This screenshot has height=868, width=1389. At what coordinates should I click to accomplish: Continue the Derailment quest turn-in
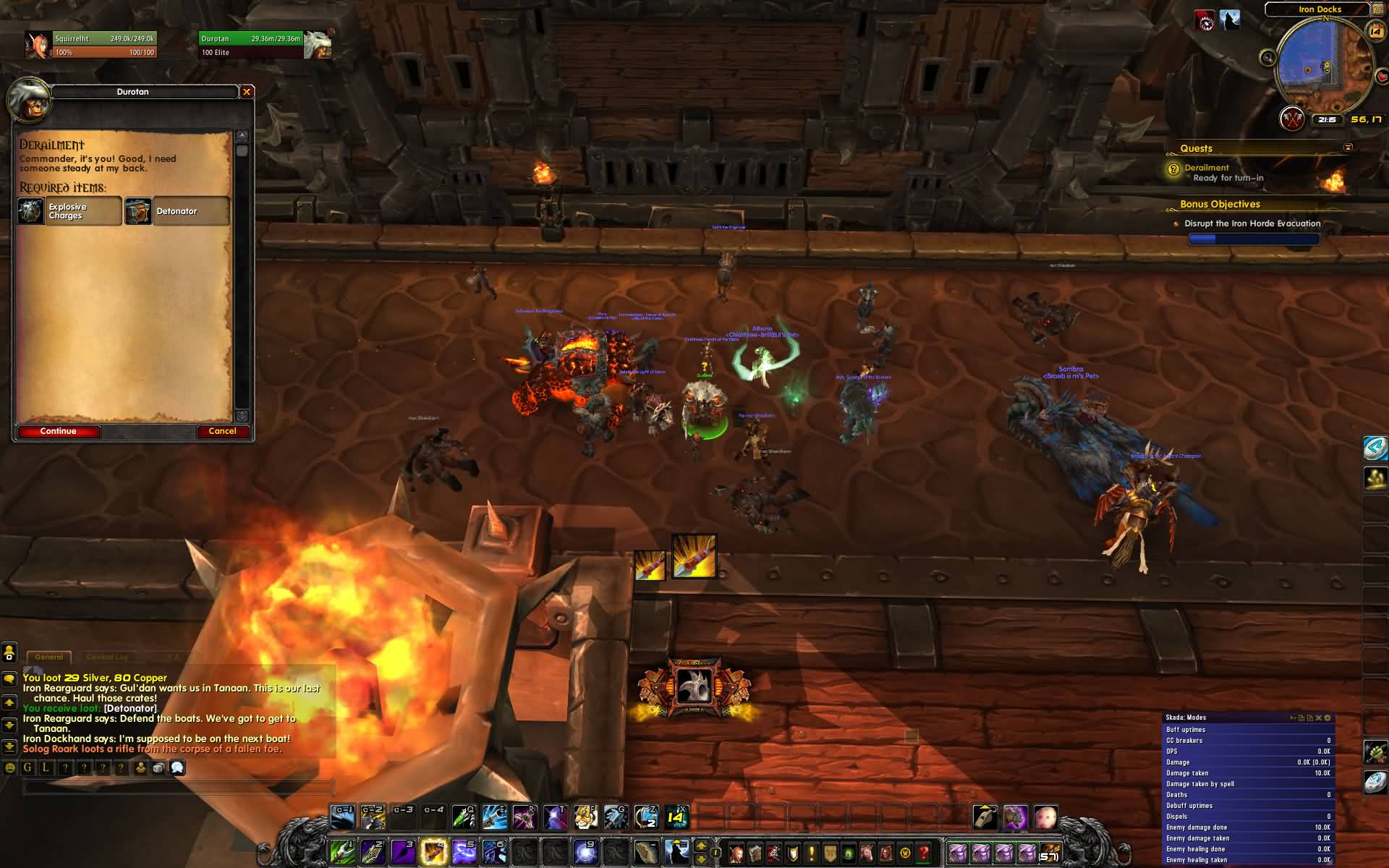click(x=59, y=431)
